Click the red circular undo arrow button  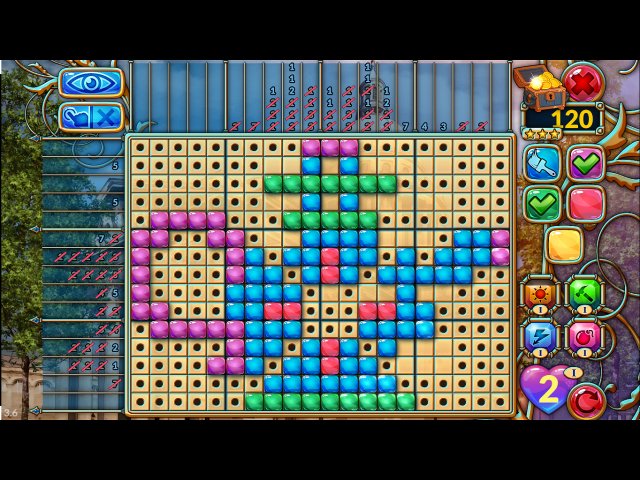pos(586,399)
